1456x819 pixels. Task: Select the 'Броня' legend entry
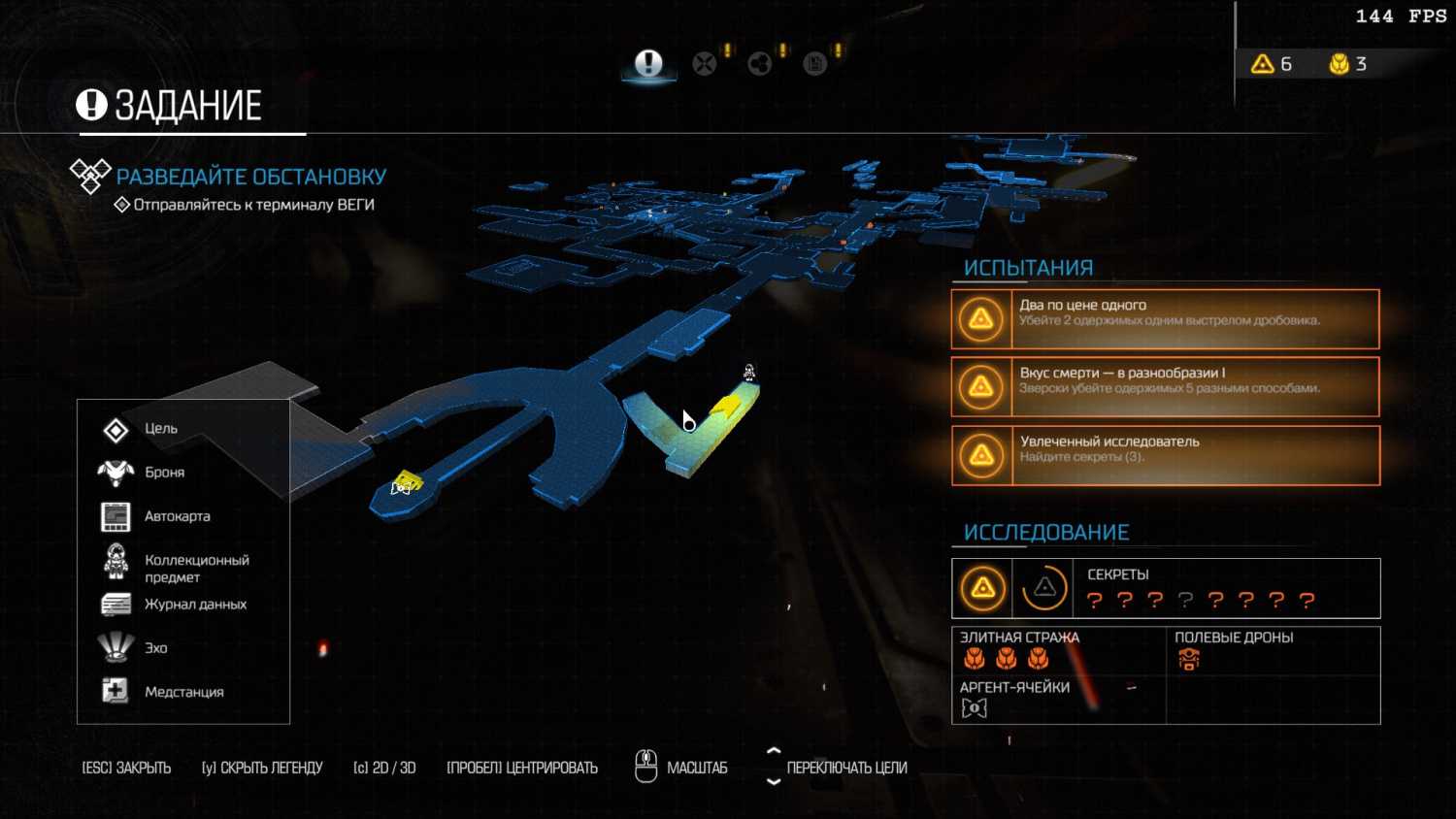[164, 473]
